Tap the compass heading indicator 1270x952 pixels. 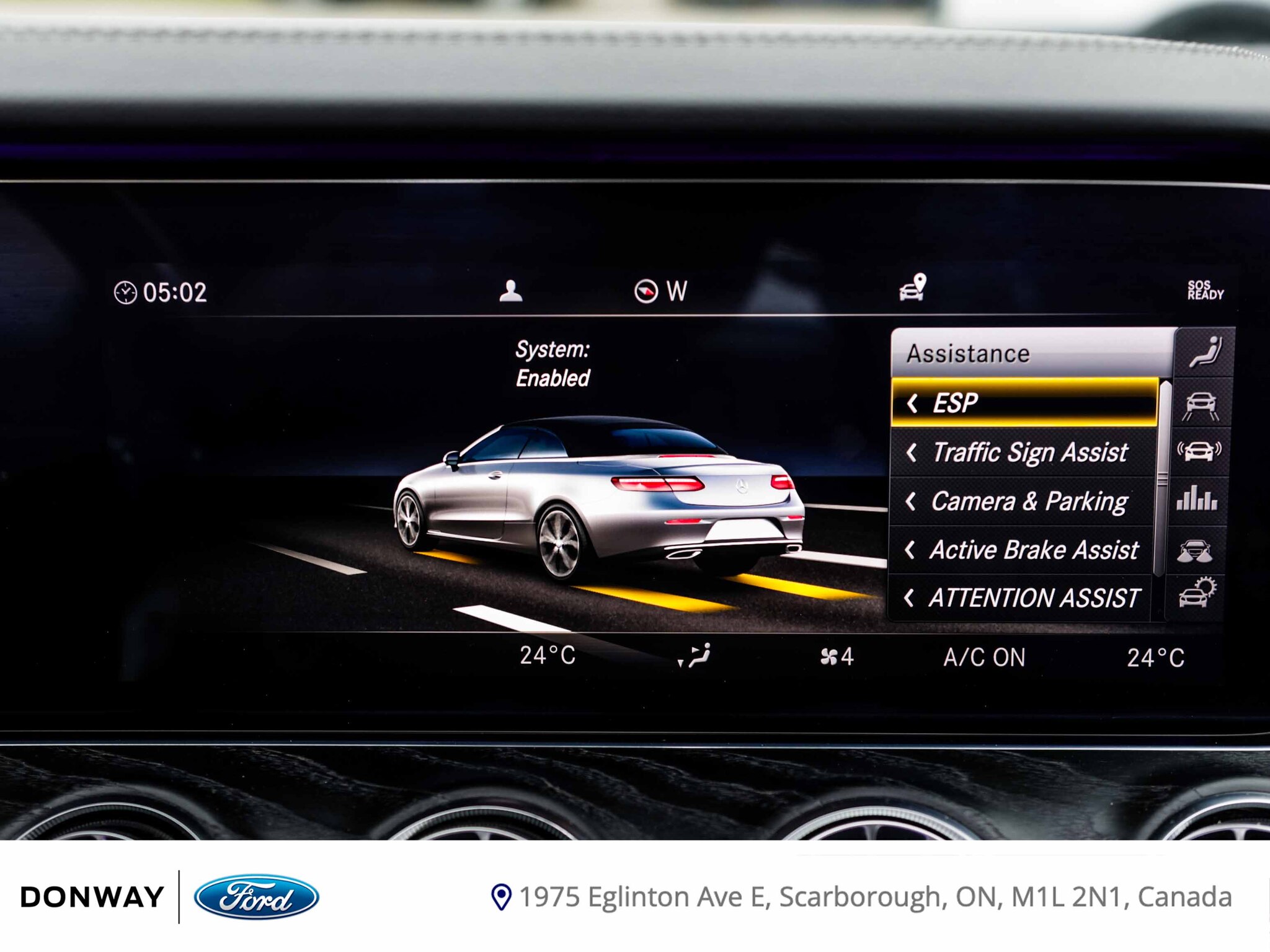coord(660,291)
